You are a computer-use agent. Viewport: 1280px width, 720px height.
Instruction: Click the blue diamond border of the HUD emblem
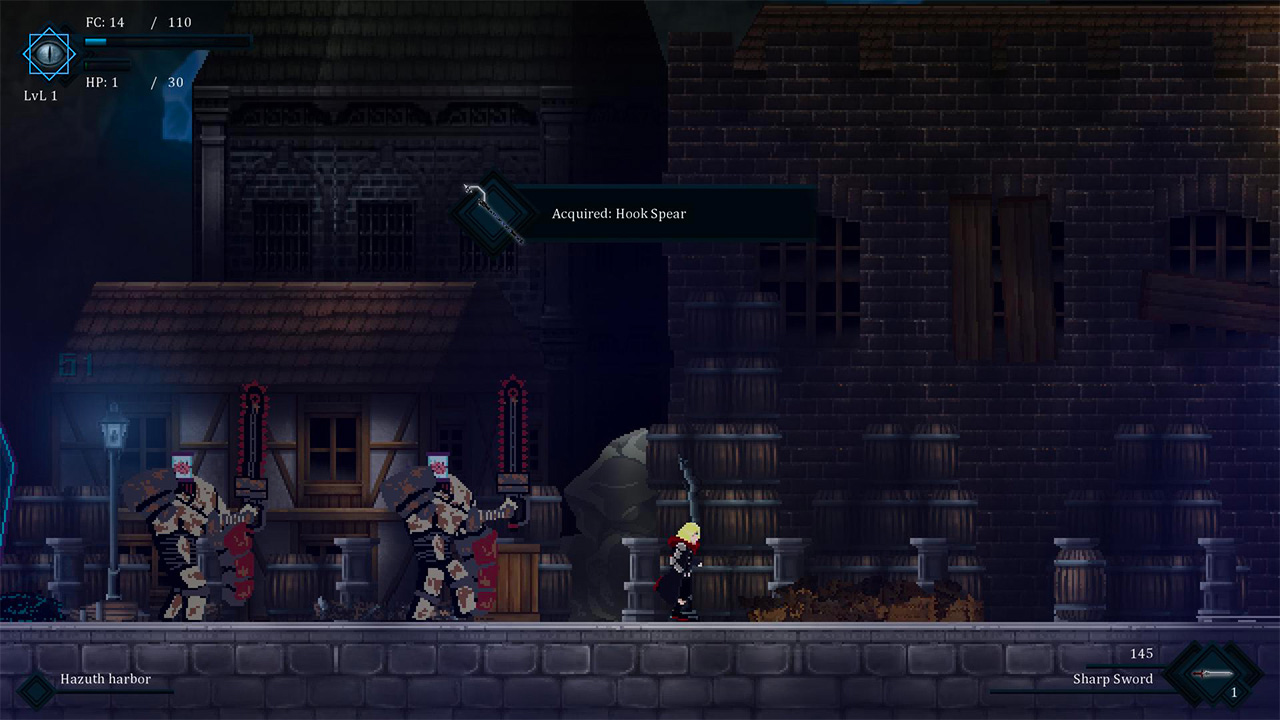coord(23,53)
